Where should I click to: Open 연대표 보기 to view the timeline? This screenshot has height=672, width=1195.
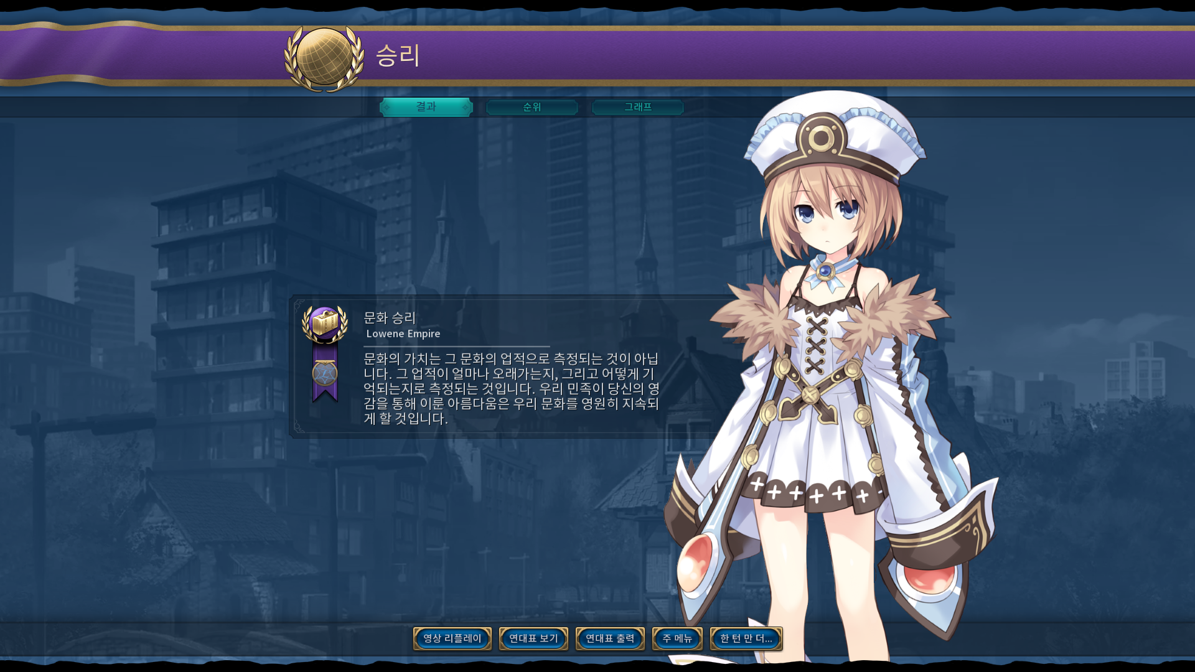[x=533, y=638]
